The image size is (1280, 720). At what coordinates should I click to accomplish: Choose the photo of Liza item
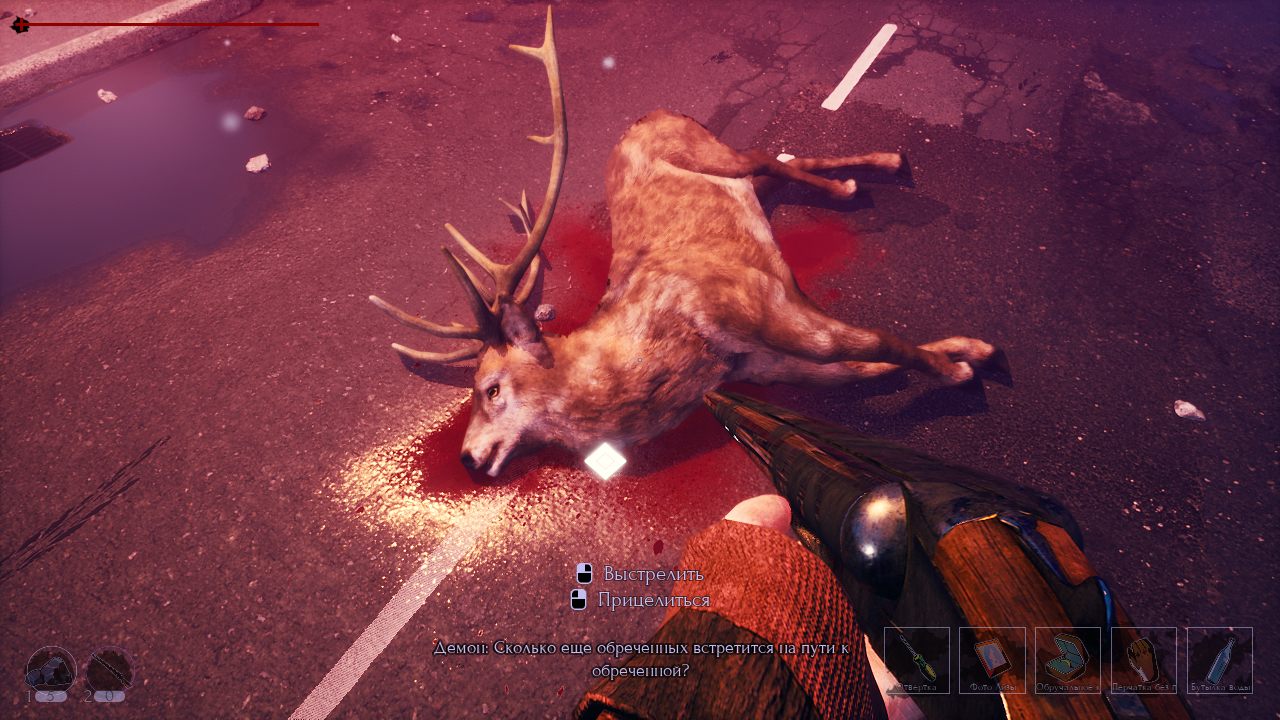[992, 660]
